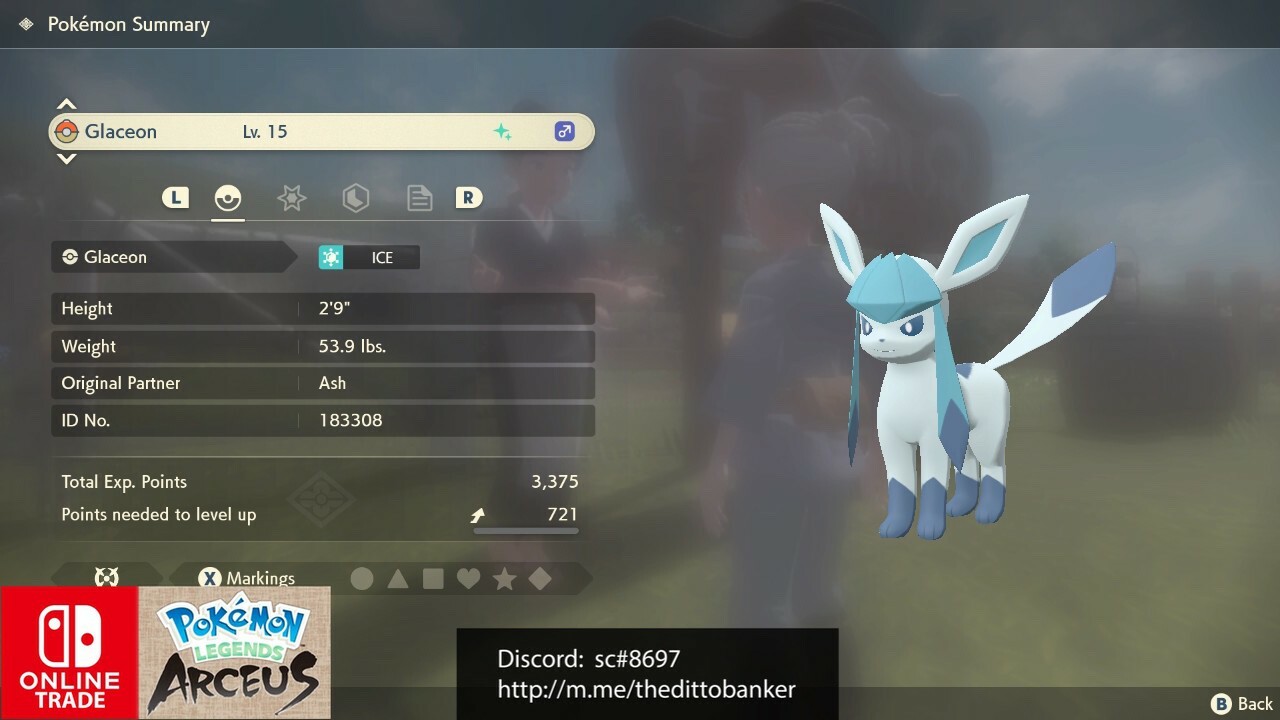This screenshot has height=720, width=1280.
Task: Toggle the star marking
Action: tap(504, 578)
